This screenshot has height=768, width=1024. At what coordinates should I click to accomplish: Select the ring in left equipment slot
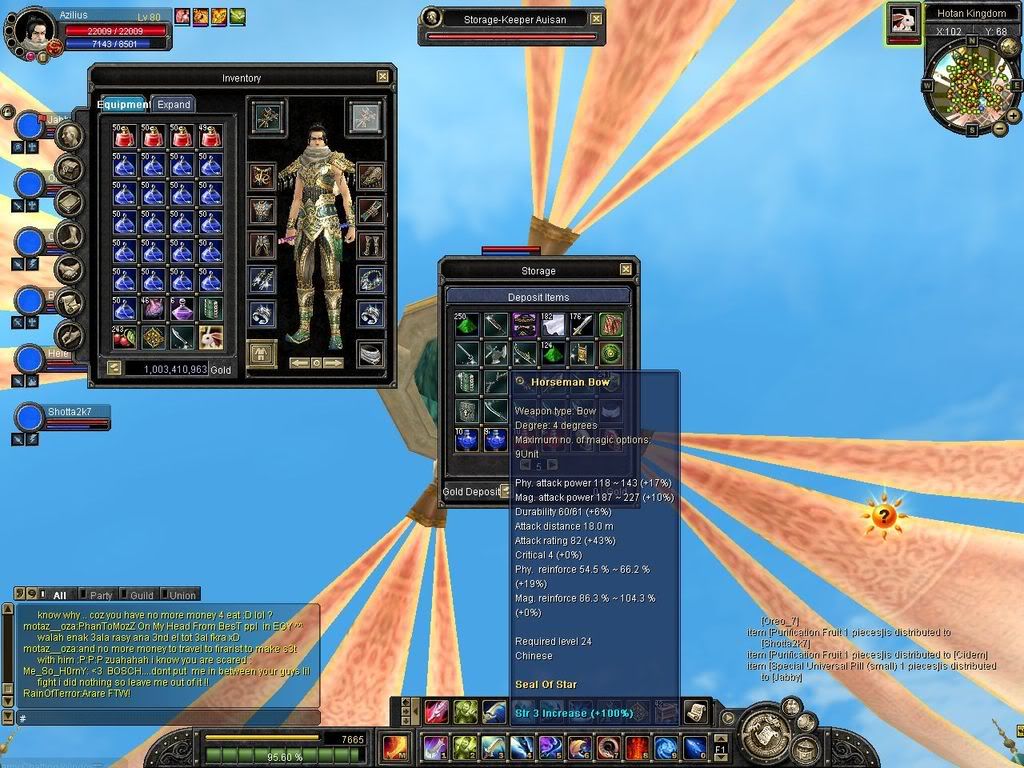pyautogui.click(x=262, y=315)
